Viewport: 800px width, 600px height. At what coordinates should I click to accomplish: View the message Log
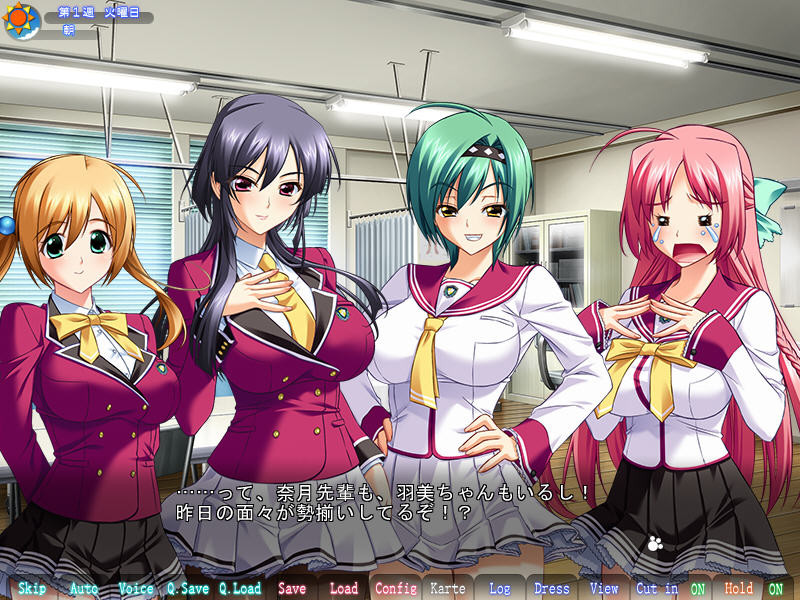pyautogui.click(x=500, y=588)
